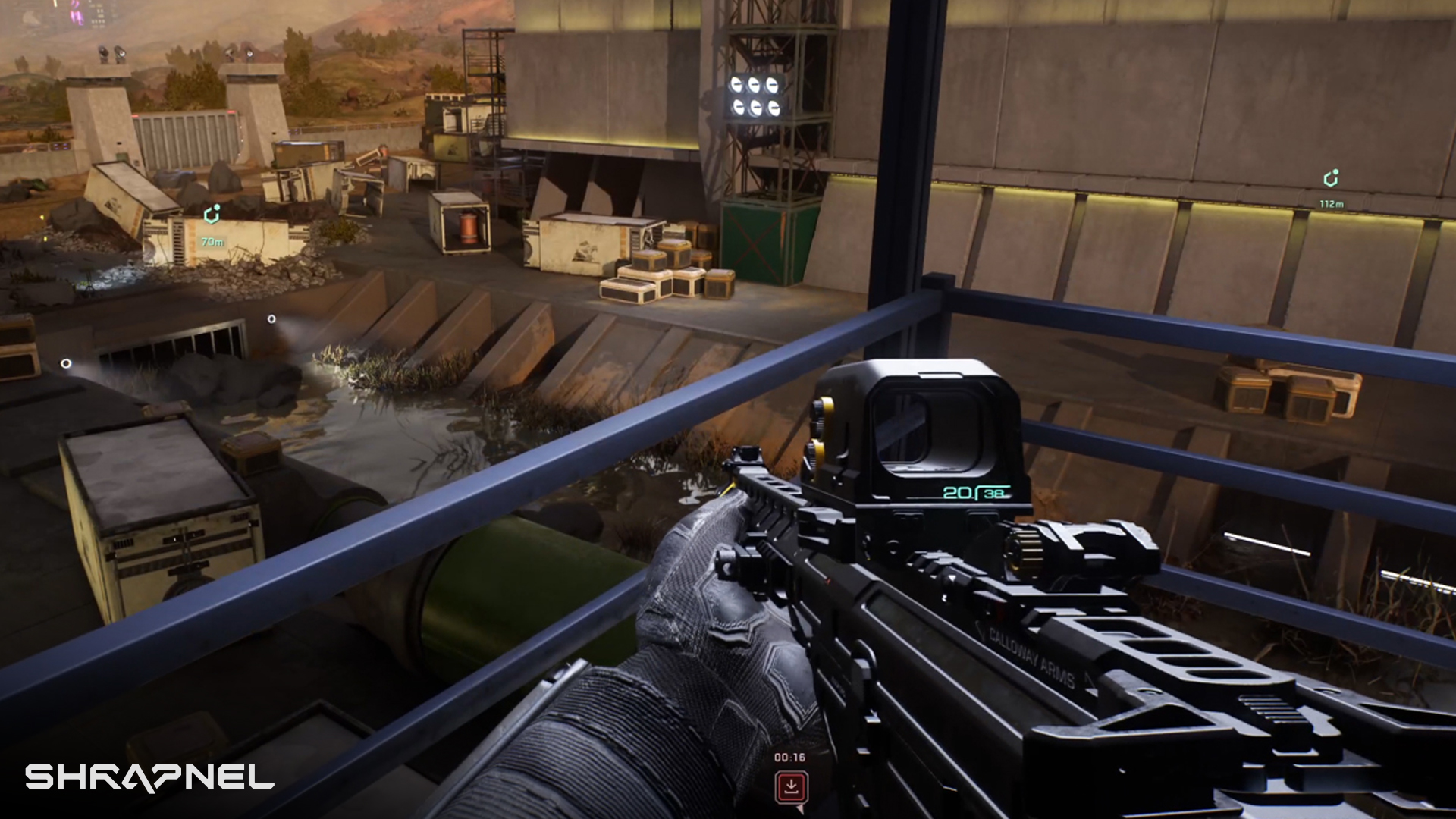Screen dimensions: 1456x819
Task: Select the CALLOWAY ARMS weapon branding
Action: click(1030, 654)
